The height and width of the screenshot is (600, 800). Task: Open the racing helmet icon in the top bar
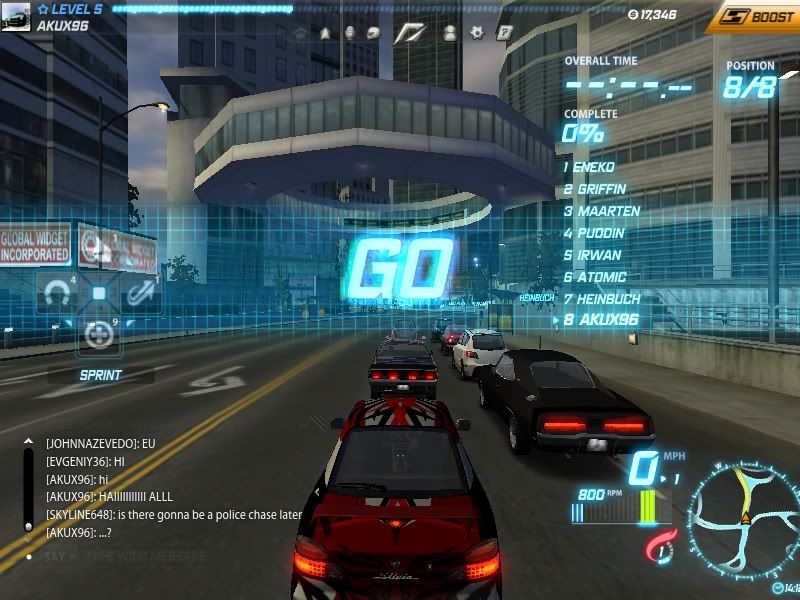[373, 32]
